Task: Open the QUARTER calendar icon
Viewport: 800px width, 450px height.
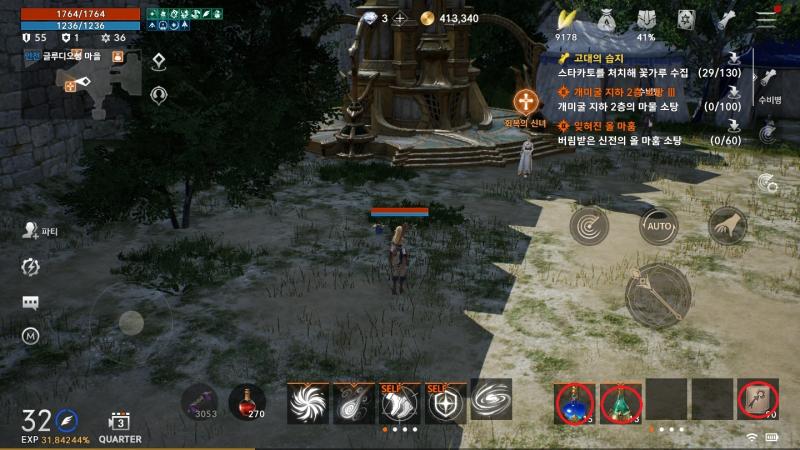Action: click(119, 422)
